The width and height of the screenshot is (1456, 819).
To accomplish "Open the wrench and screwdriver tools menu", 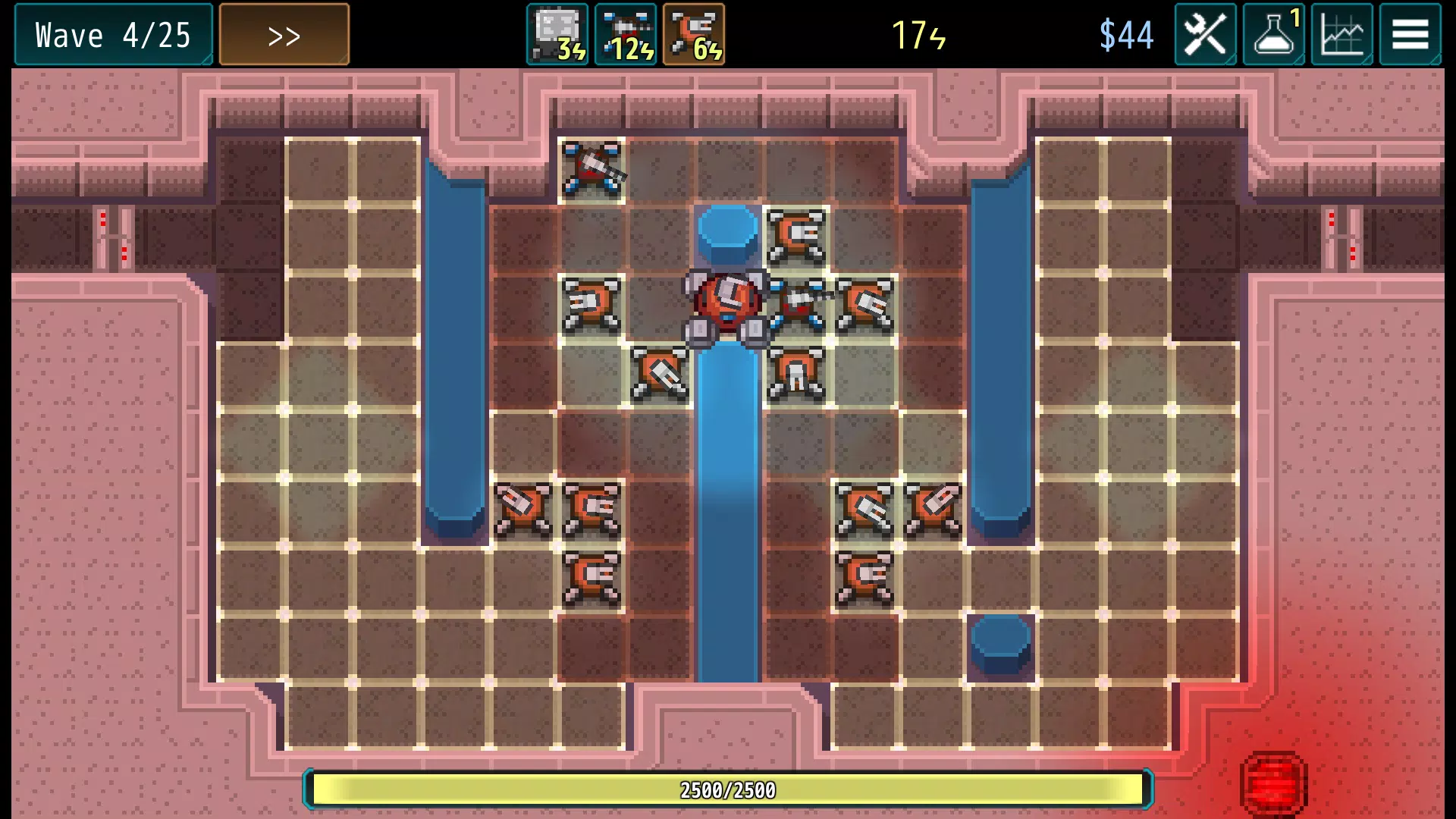I will click(x=1205, y=35).
